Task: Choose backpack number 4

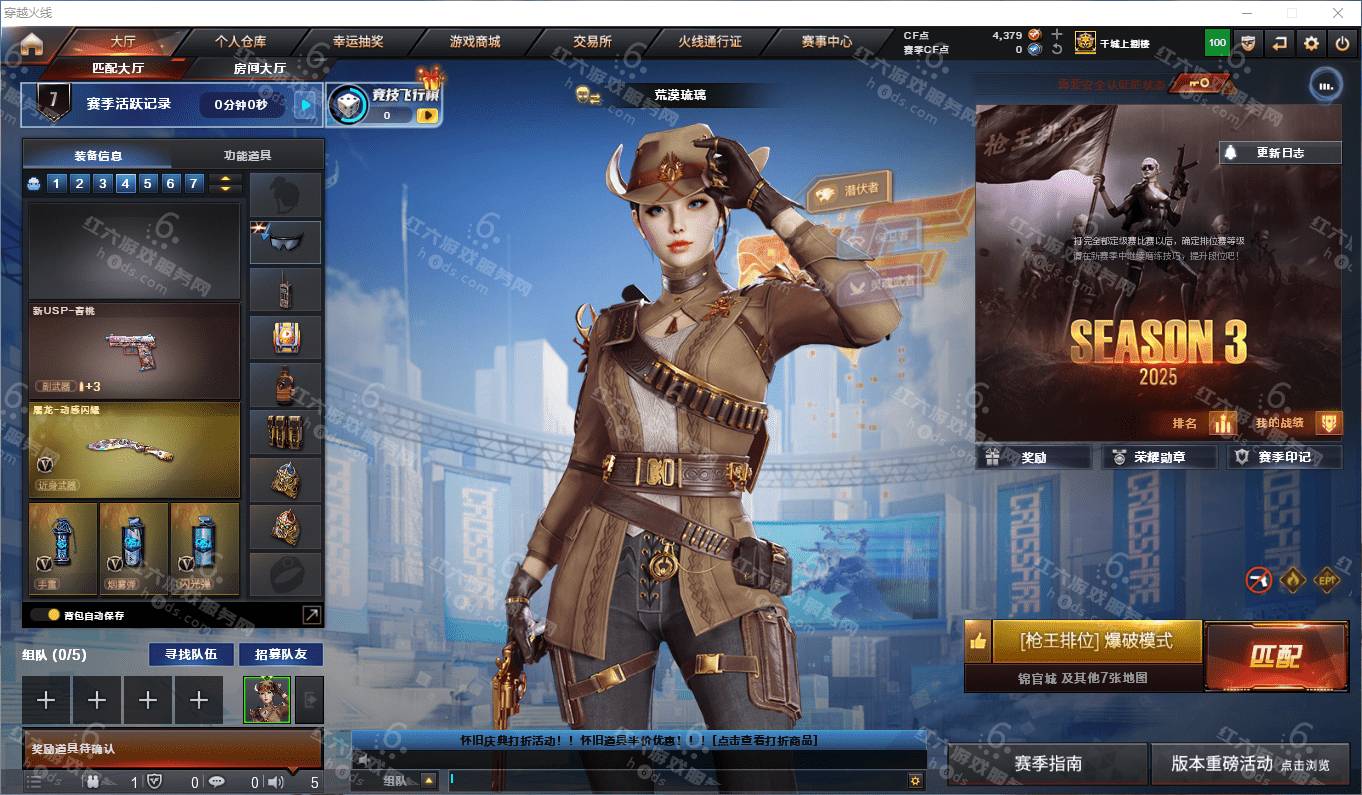Action: [125, 184]
